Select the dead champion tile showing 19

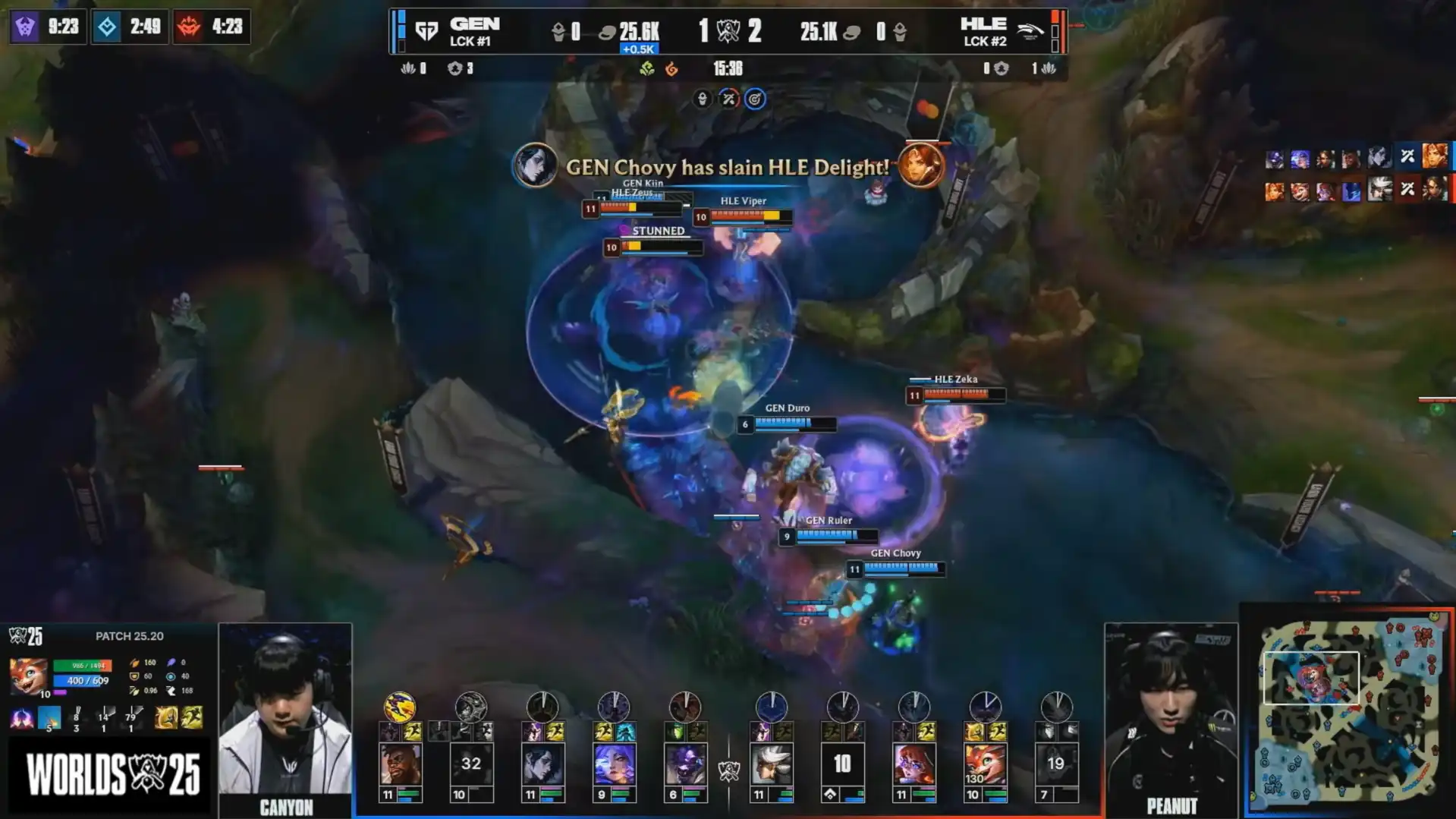[1056, 764]
